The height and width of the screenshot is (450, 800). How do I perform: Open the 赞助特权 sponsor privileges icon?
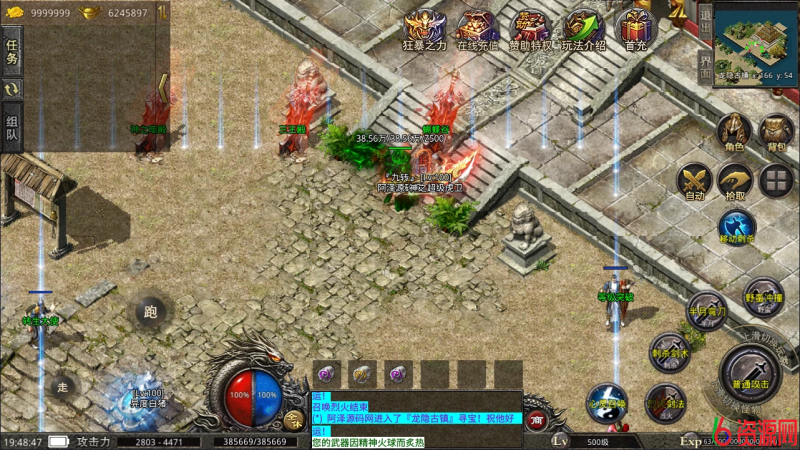(530, 28)
